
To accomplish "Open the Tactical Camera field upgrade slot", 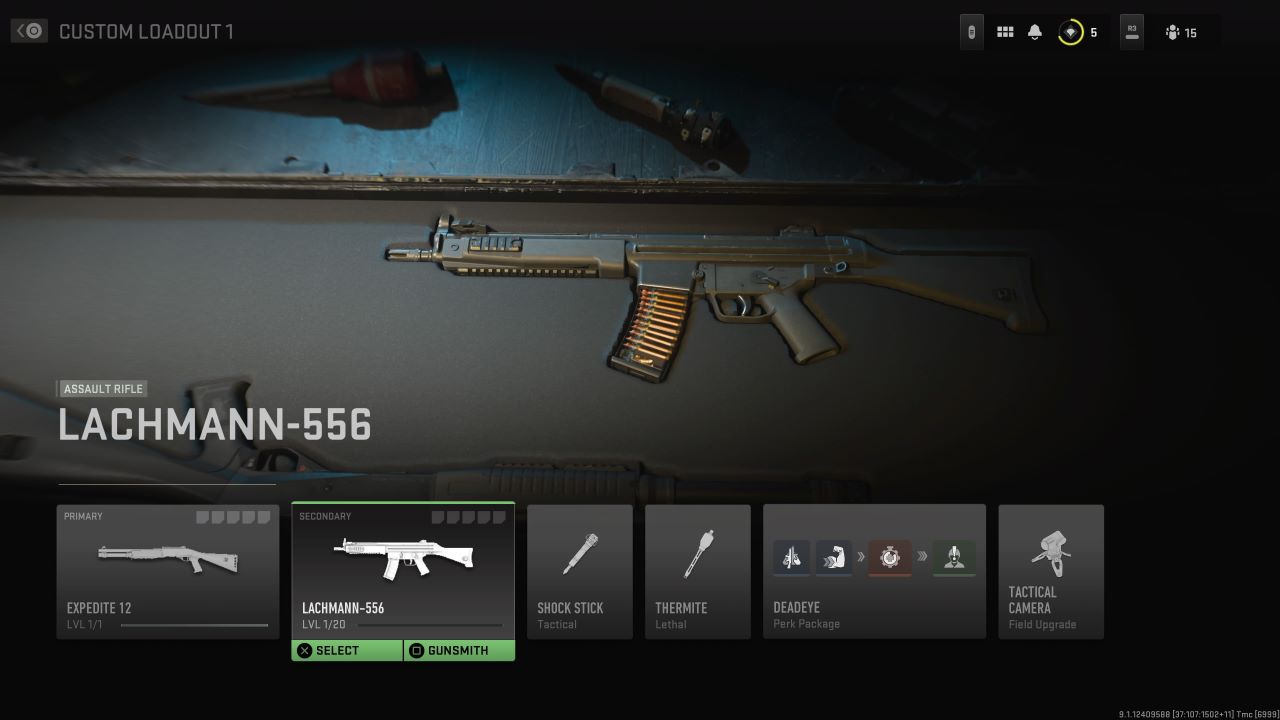I will 1051,571.
